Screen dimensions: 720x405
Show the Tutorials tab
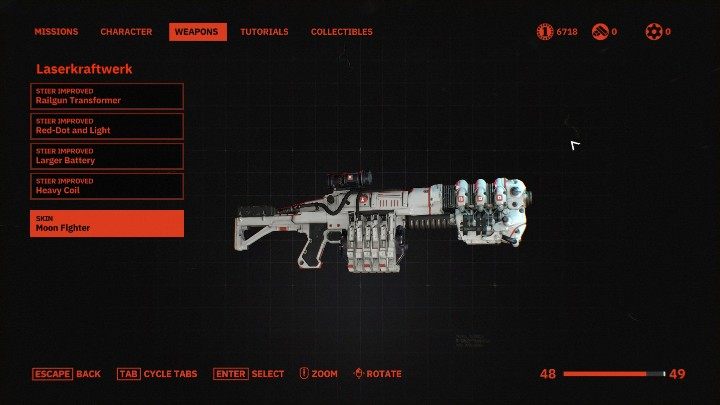click(x=264, y=32)
